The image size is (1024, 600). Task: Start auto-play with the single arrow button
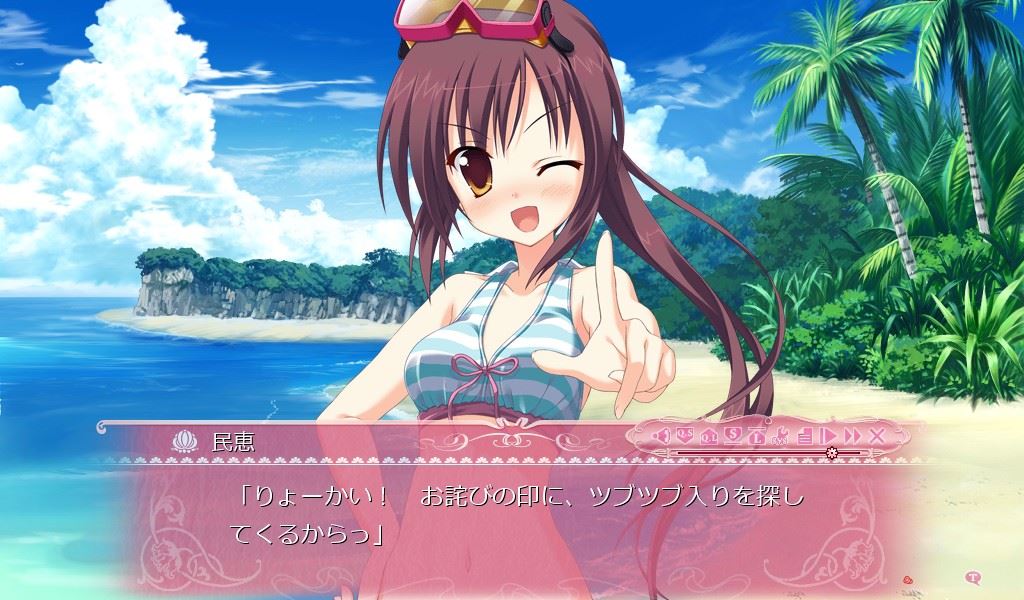pos(828,435)
